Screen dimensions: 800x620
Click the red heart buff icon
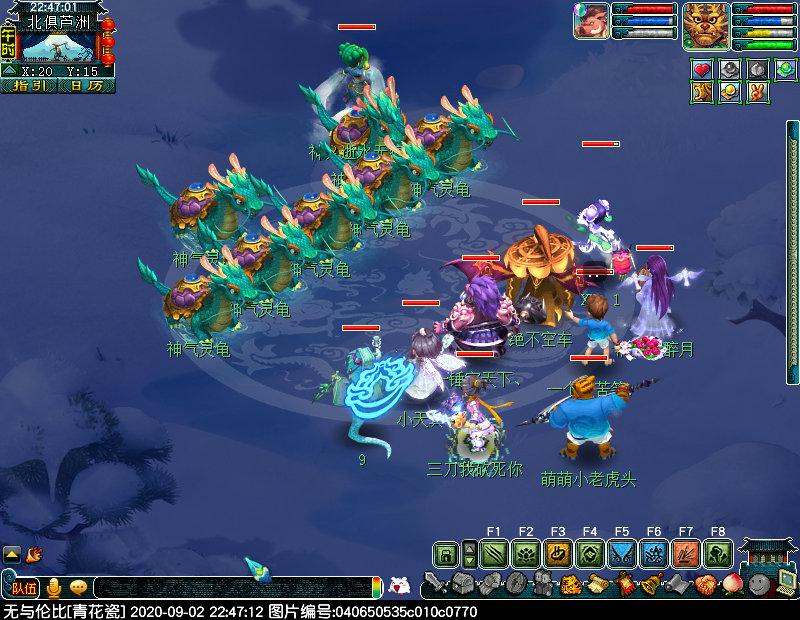702,70
